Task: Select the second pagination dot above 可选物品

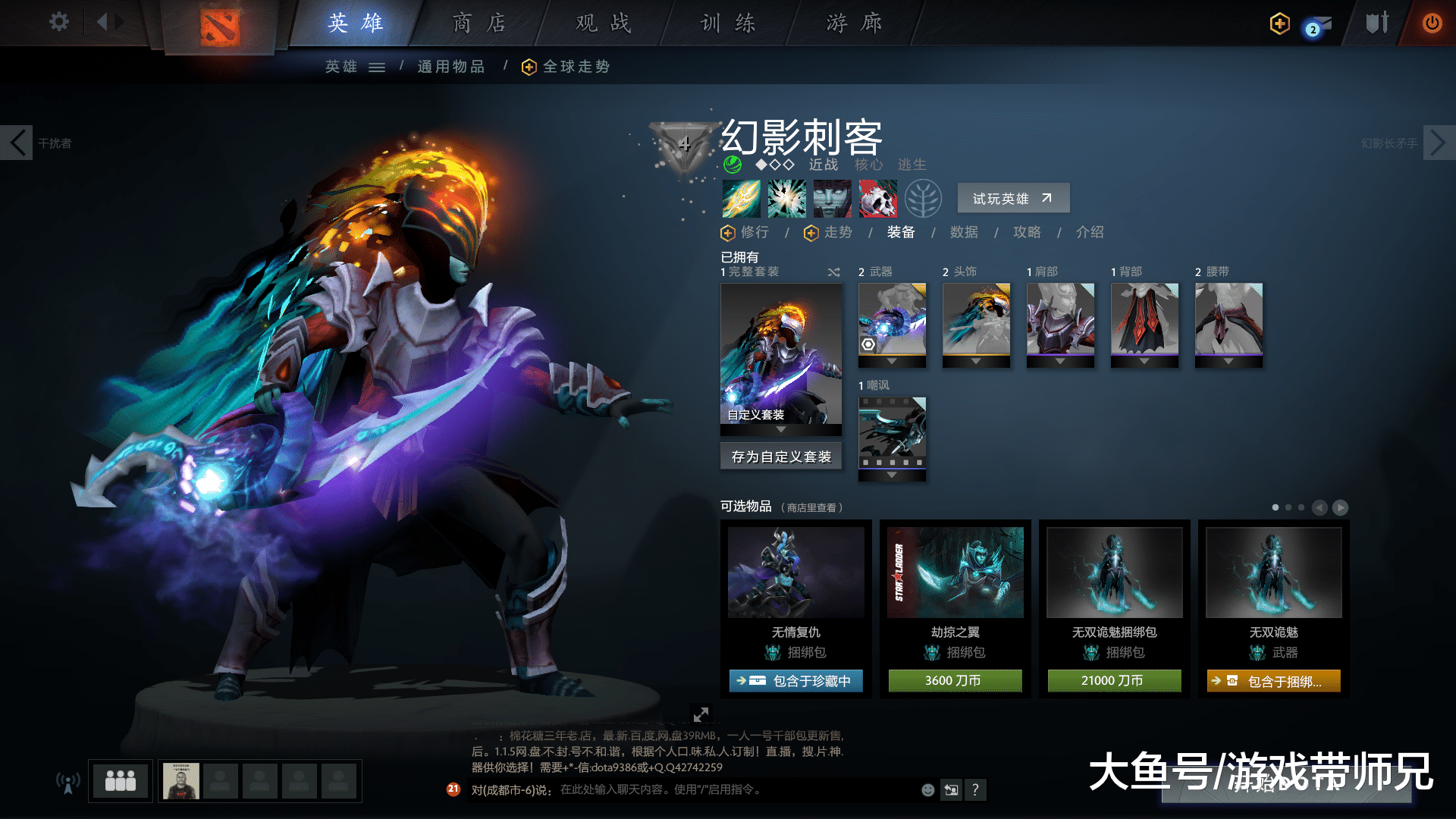Action: click(x=1287, y=507)
